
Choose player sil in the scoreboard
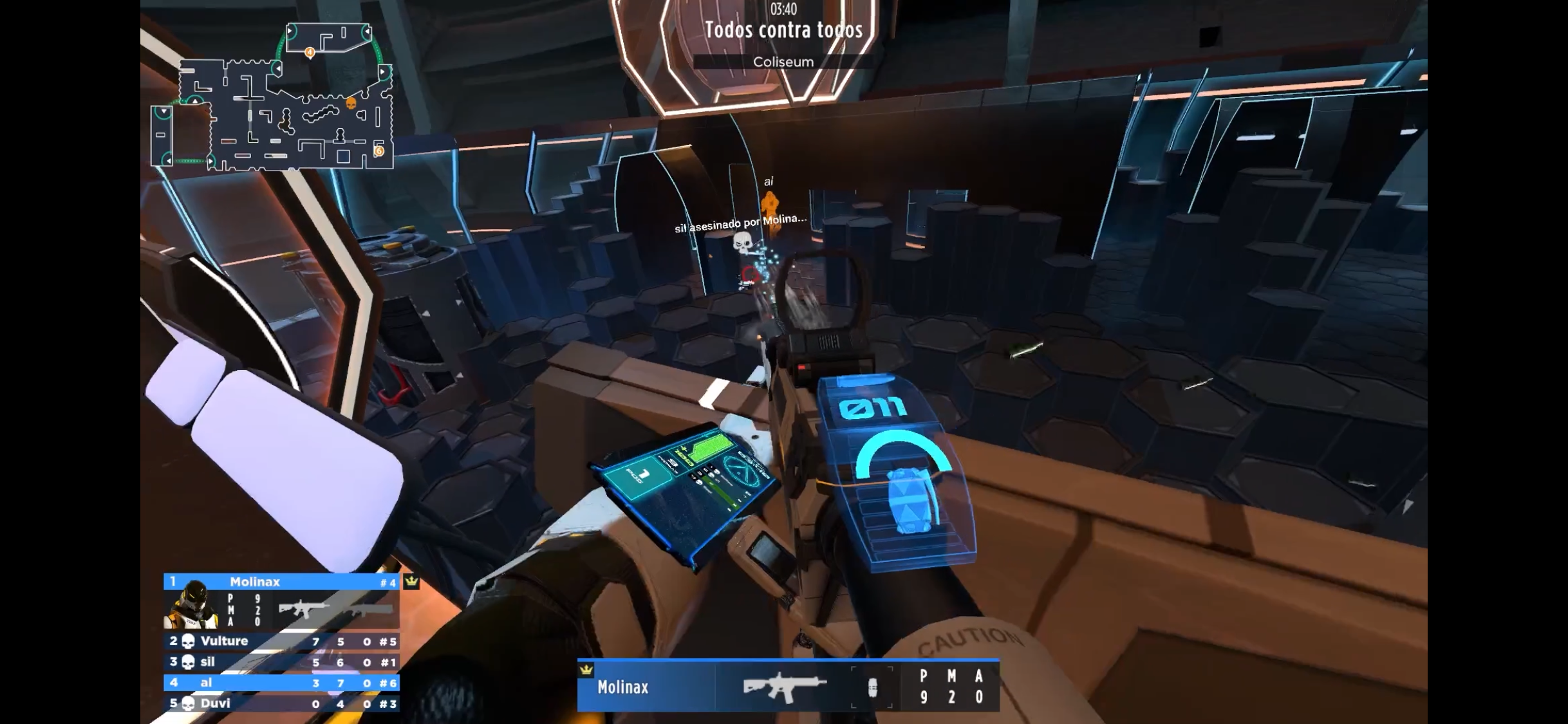point(281,662)
